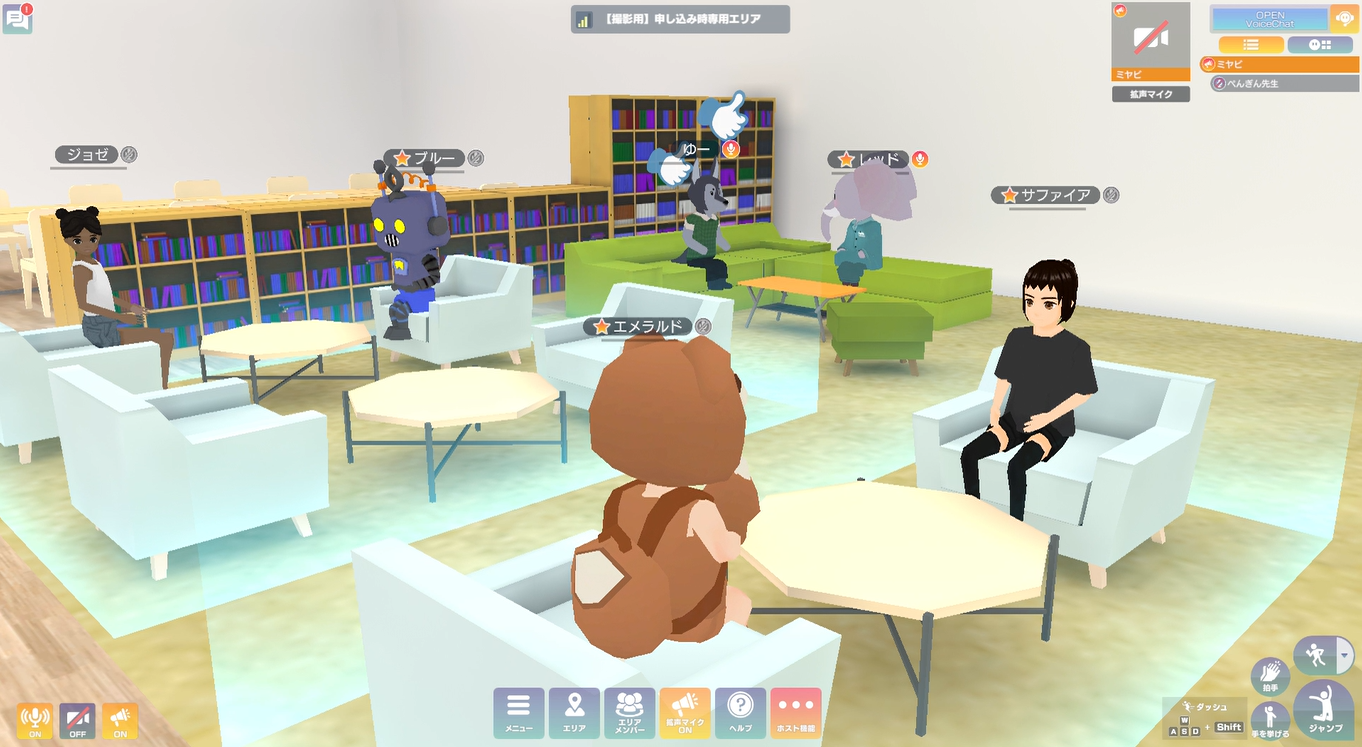The width and height of the screenshot is (1362, 747).
Task: Open the ヘルプ (Help) button
Action: click(x=740, y=712)
